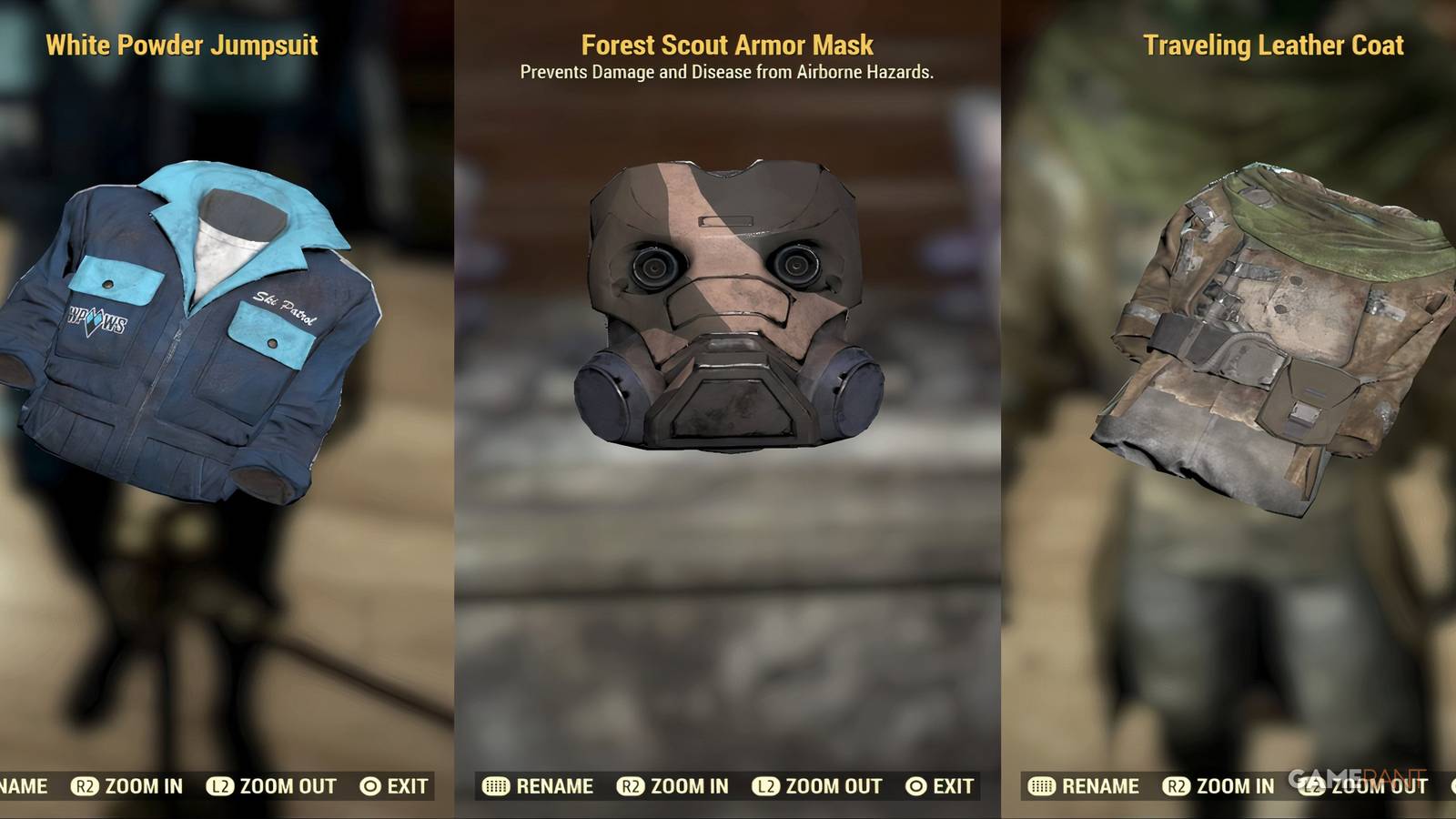The height and width of the screenshot is (819, 1456).
Task: Click the keypad Rename icon in the mask panel
Action: click(494, 786)
